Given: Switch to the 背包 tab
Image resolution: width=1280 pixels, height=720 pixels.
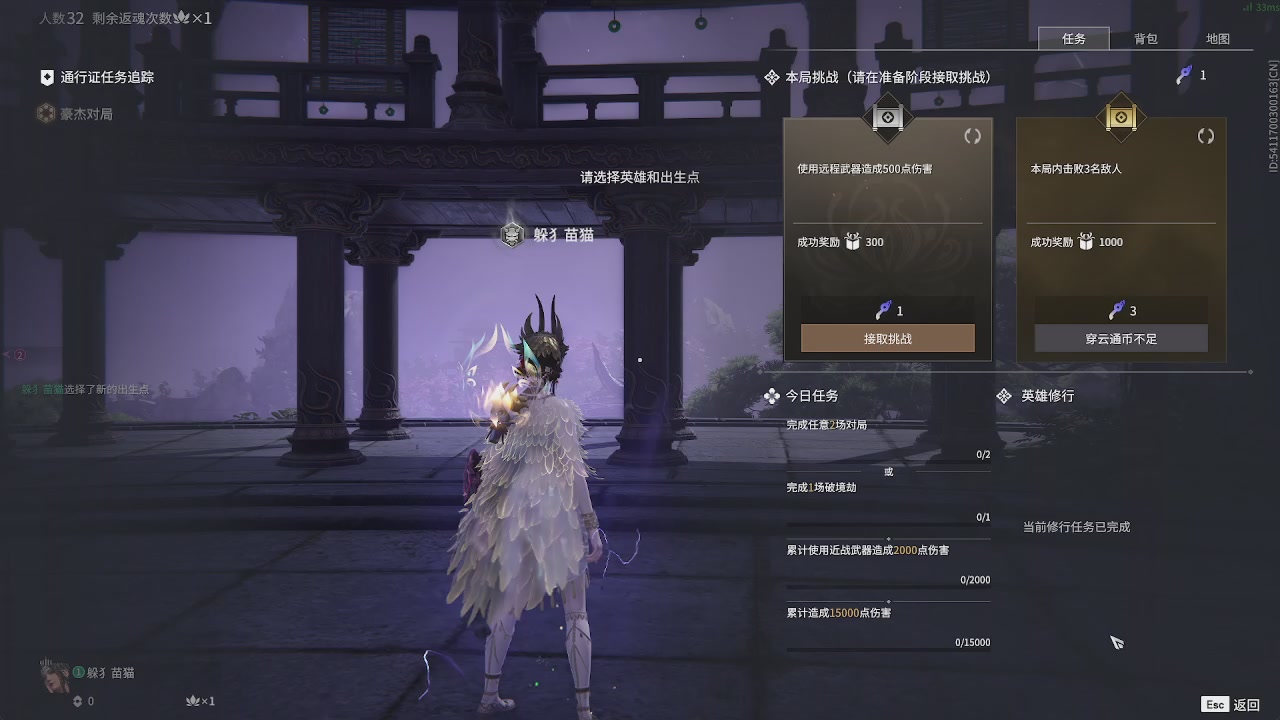Looking at the screenshot, I should click(x=1146, y=39).
